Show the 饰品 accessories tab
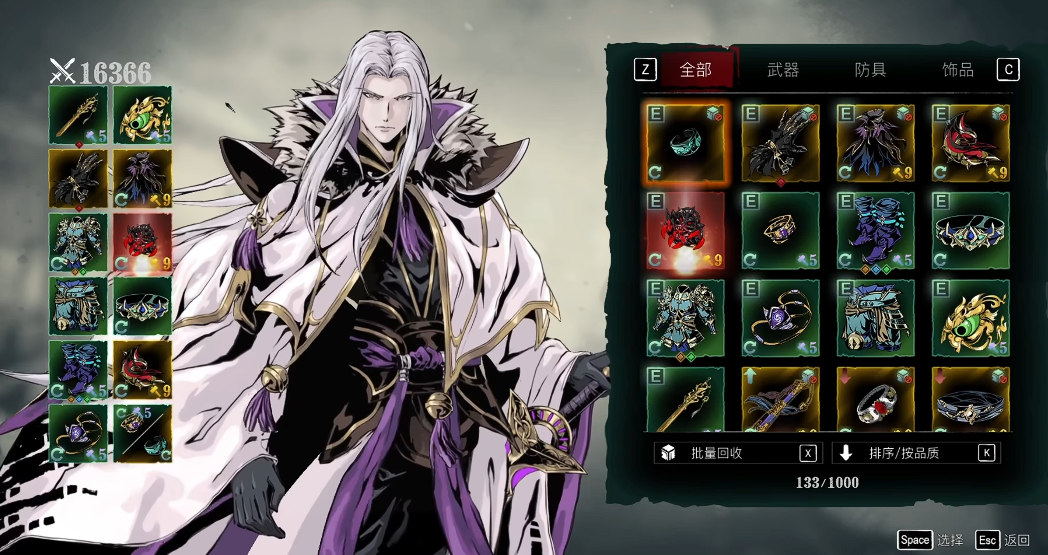This screenshot has width=1048, height=555. 957,70
